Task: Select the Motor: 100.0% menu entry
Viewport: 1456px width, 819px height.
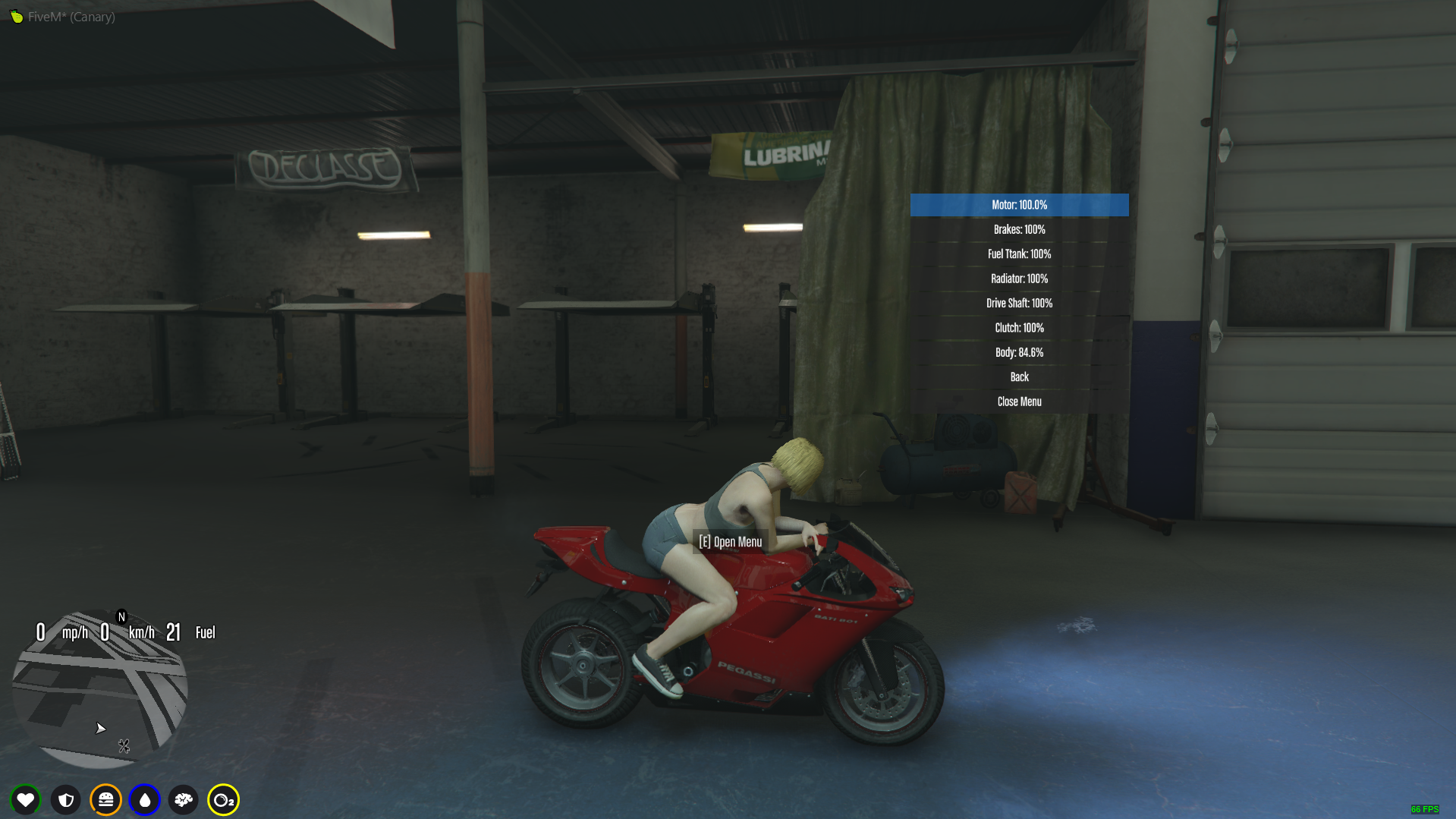Action: (x=1019, y=205)
